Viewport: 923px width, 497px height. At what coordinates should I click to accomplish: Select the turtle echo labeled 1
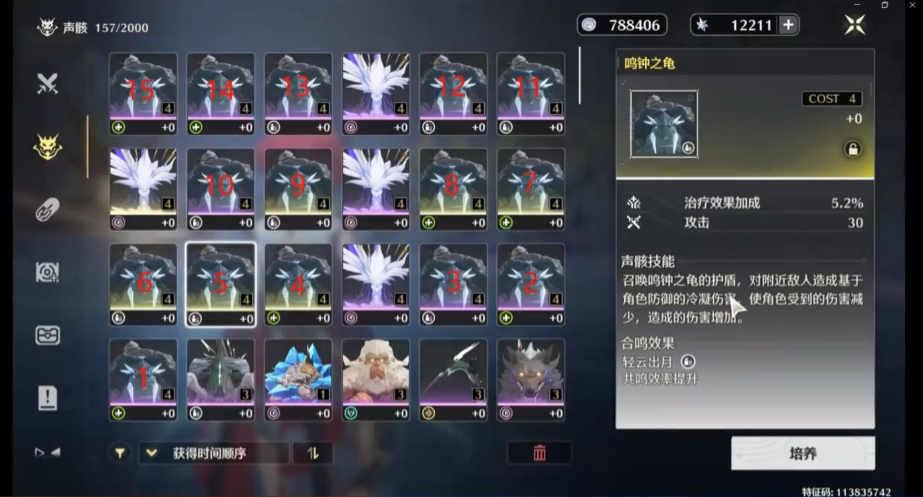pyautogui.click(x=143, y=379)
